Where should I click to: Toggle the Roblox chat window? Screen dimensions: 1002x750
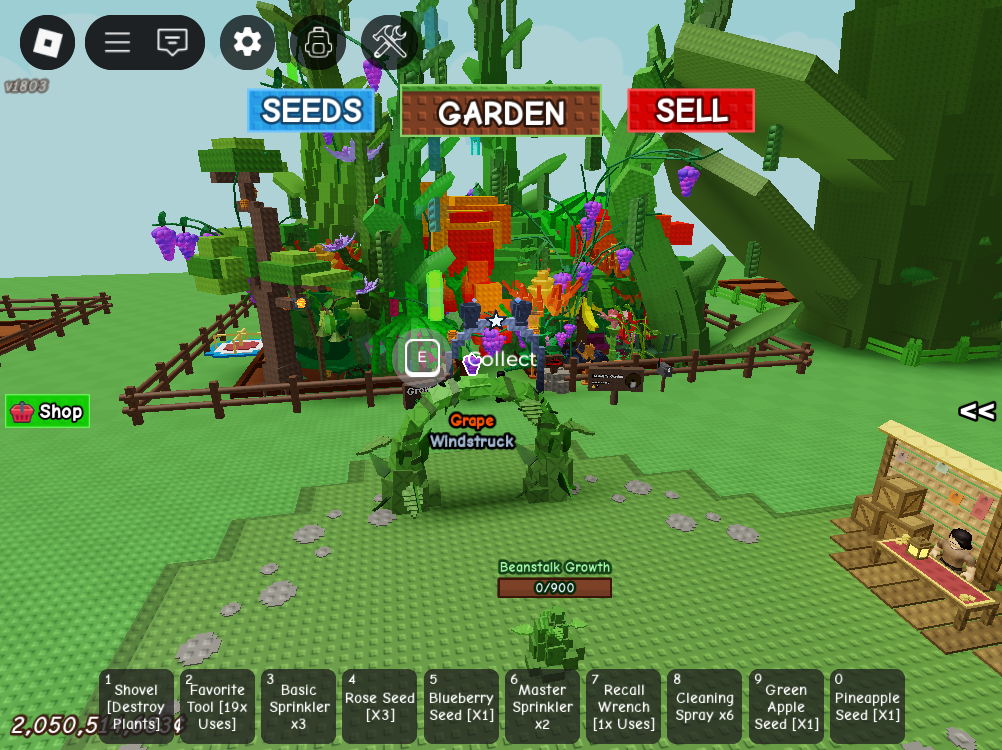(172, 42)
